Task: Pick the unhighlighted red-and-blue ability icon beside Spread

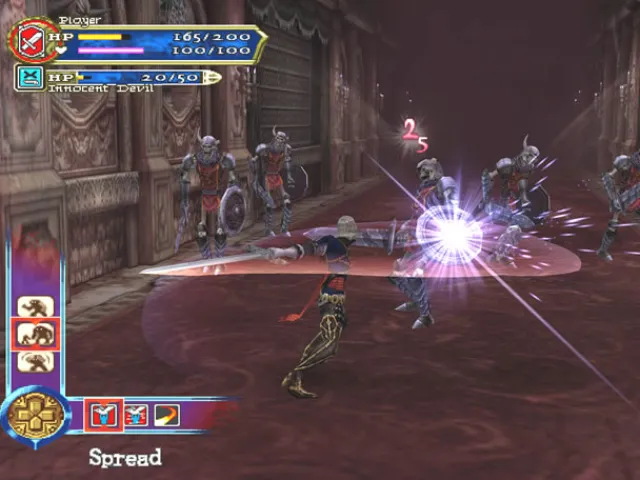Action: (x=136, y=412)
